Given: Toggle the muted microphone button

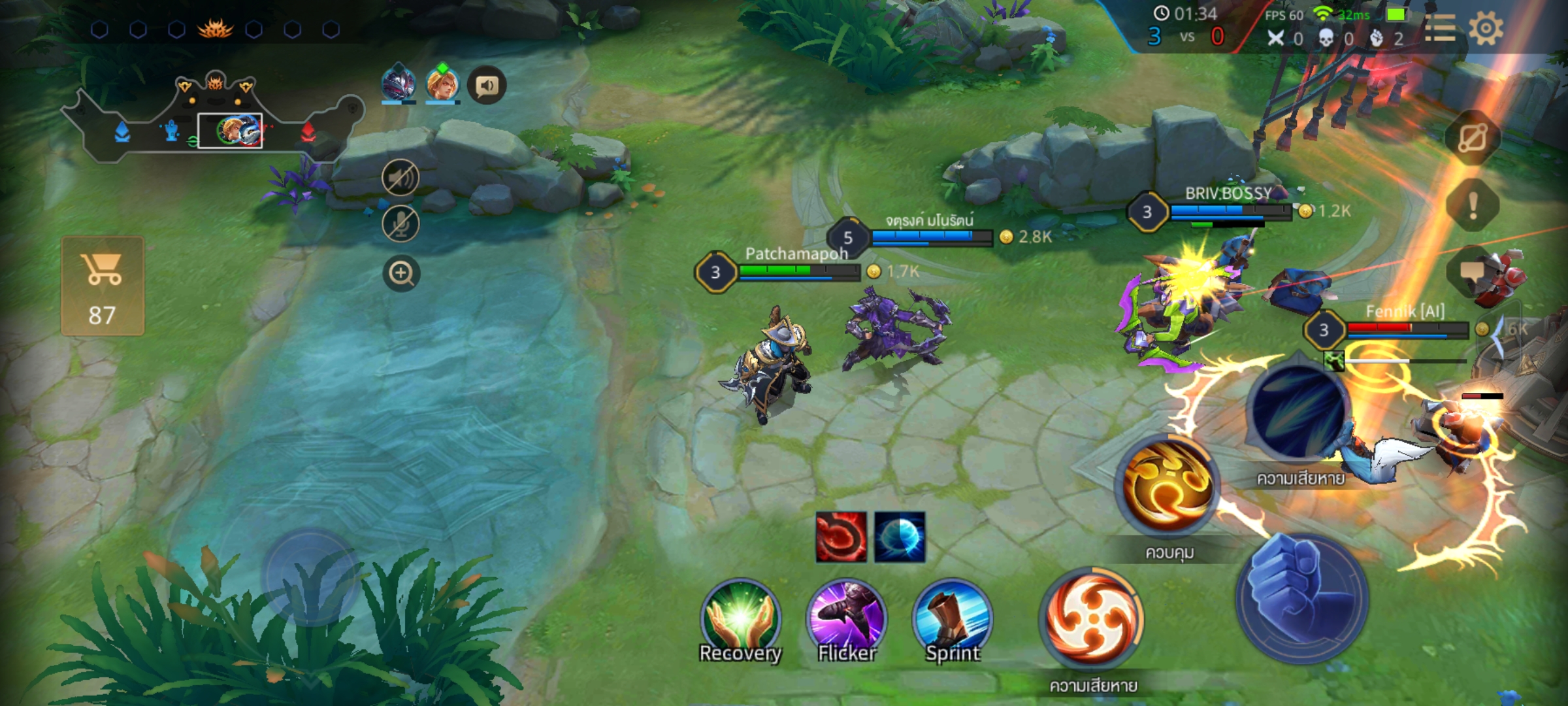Looking at the screenshot, I should pos(400,224).
